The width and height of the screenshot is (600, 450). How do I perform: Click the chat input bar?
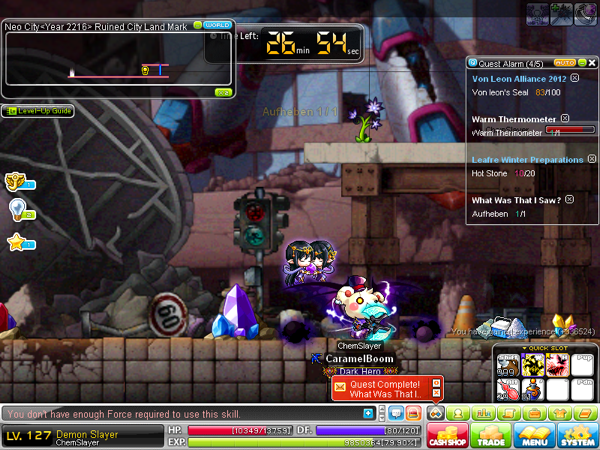[x=180, y=413]
